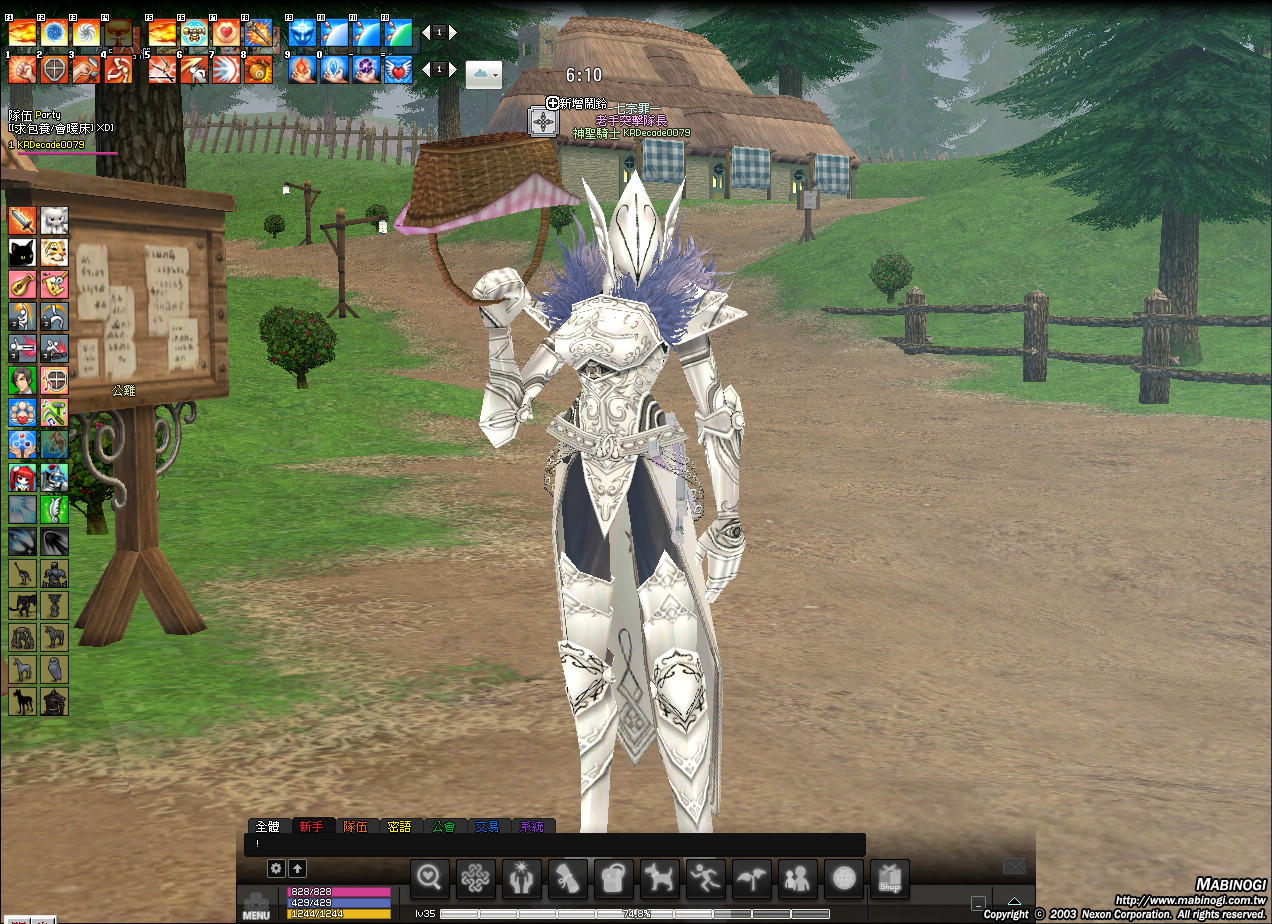
Task: Open the pet dog menu button
Action: pyautogui.click(x=659, y=879)
